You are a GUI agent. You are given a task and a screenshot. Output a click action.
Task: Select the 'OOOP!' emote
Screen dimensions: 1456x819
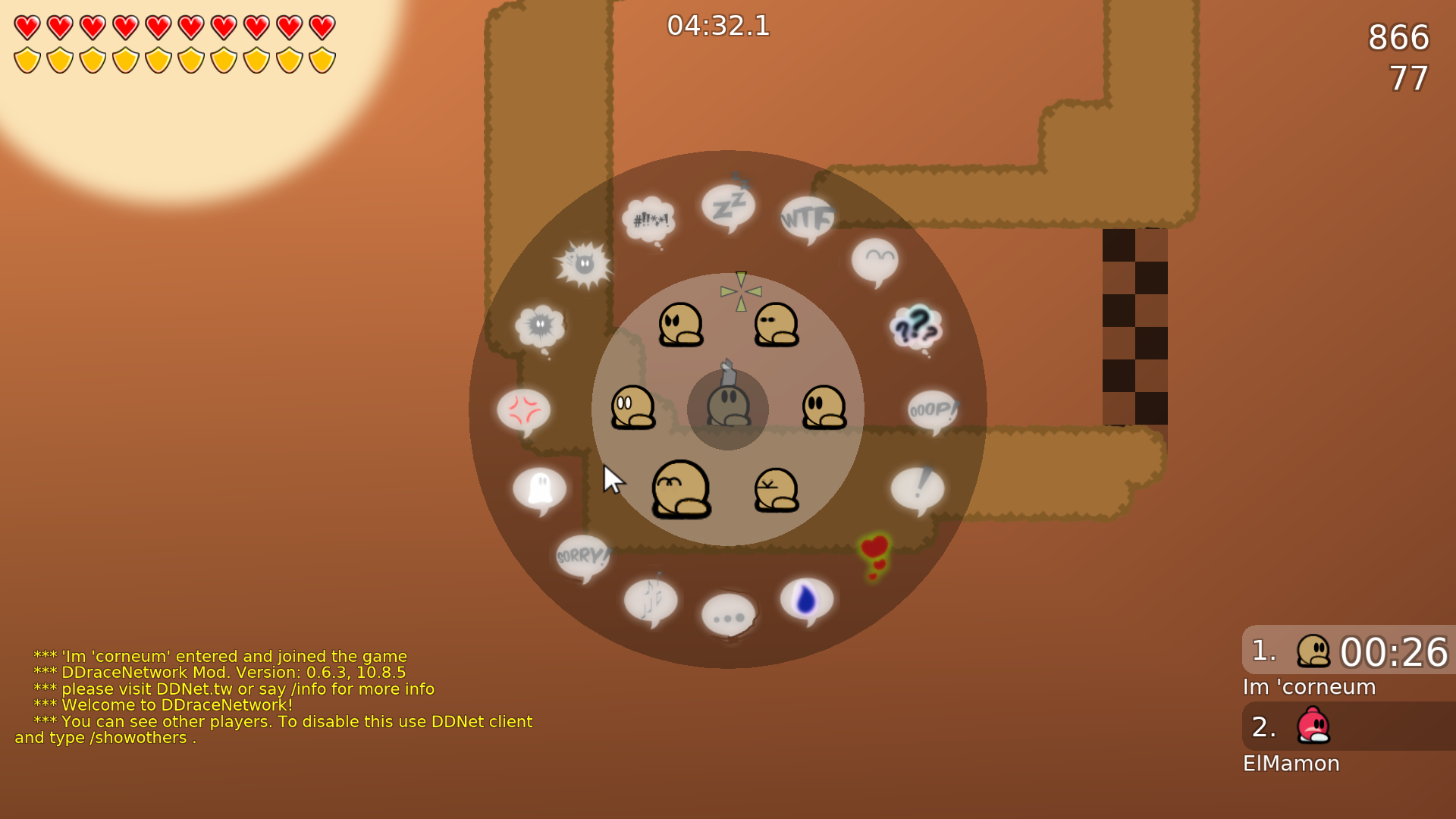click(933, 409)
